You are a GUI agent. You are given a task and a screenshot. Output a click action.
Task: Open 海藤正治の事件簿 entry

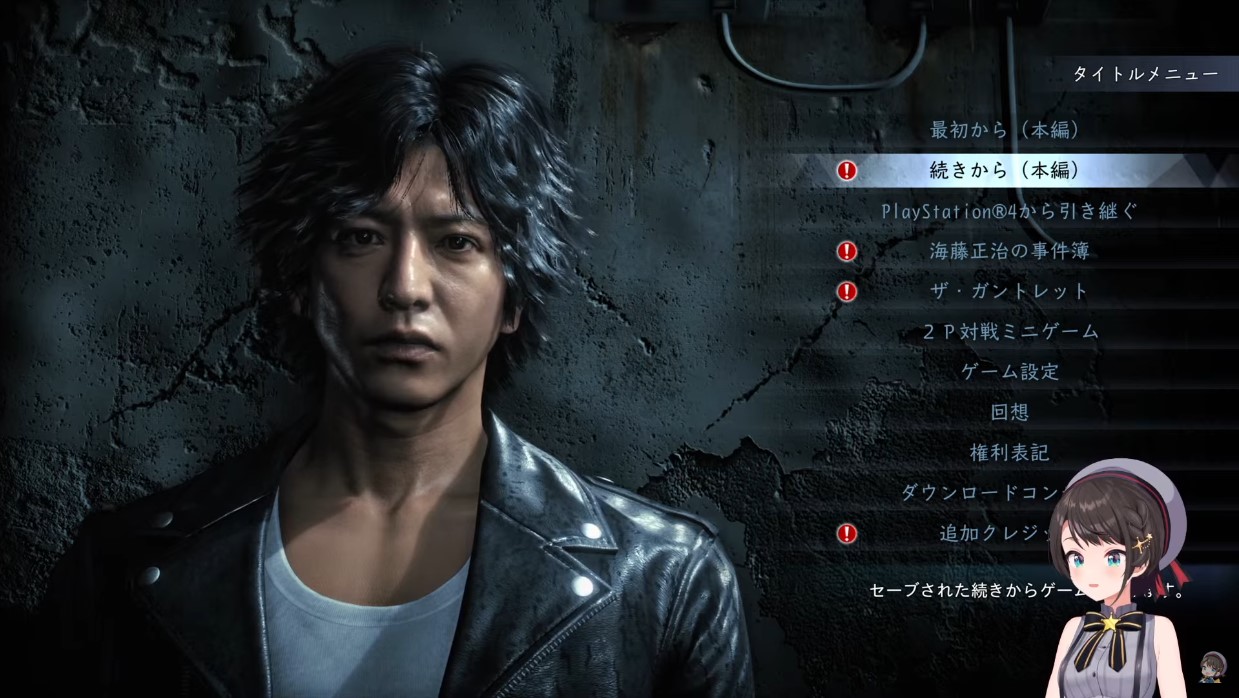(x=1009, y=251)
